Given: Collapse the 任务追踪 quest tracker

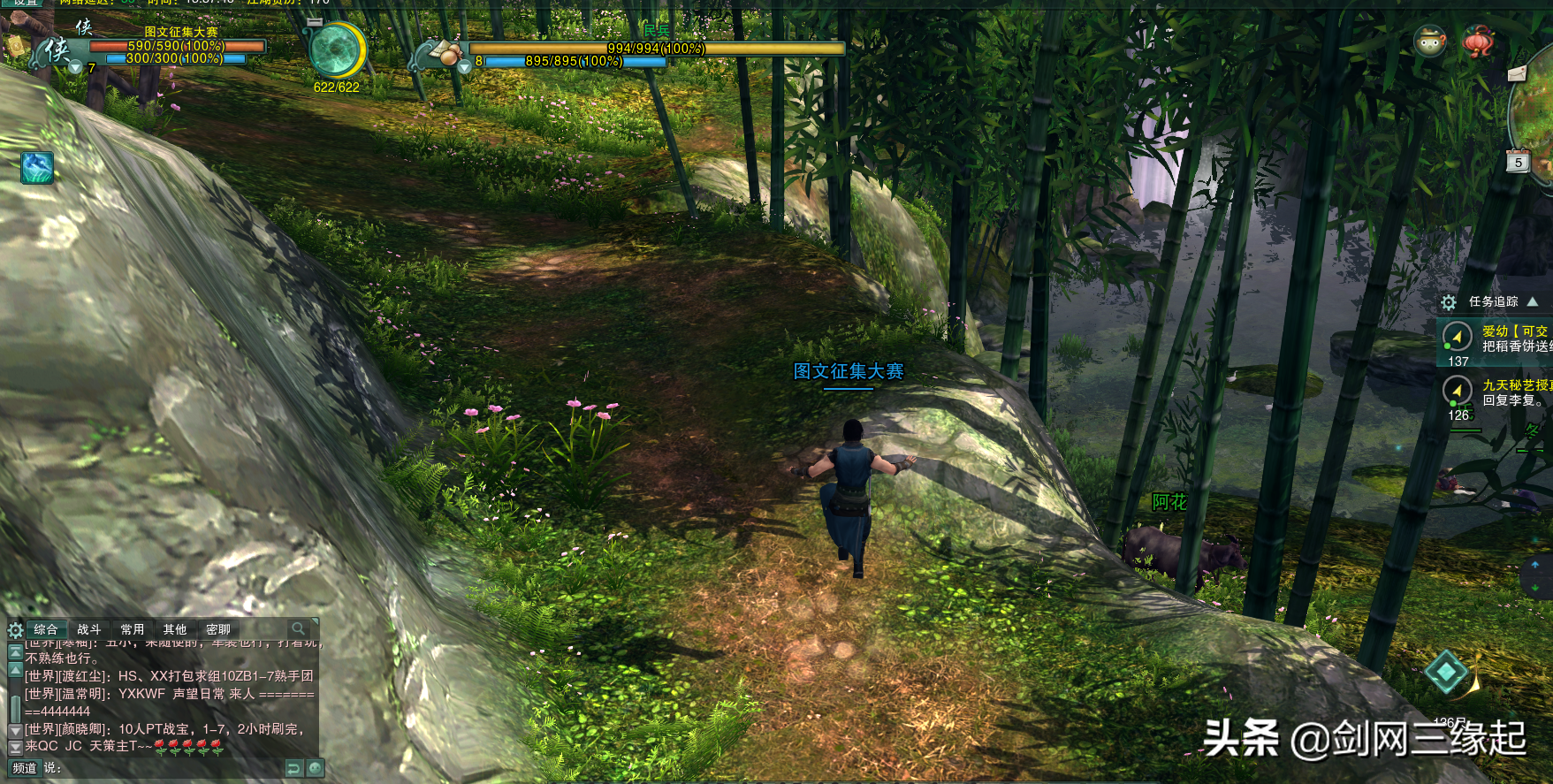Looking at the screenshot, I should pyautogui.click(x=1533, y=301).
